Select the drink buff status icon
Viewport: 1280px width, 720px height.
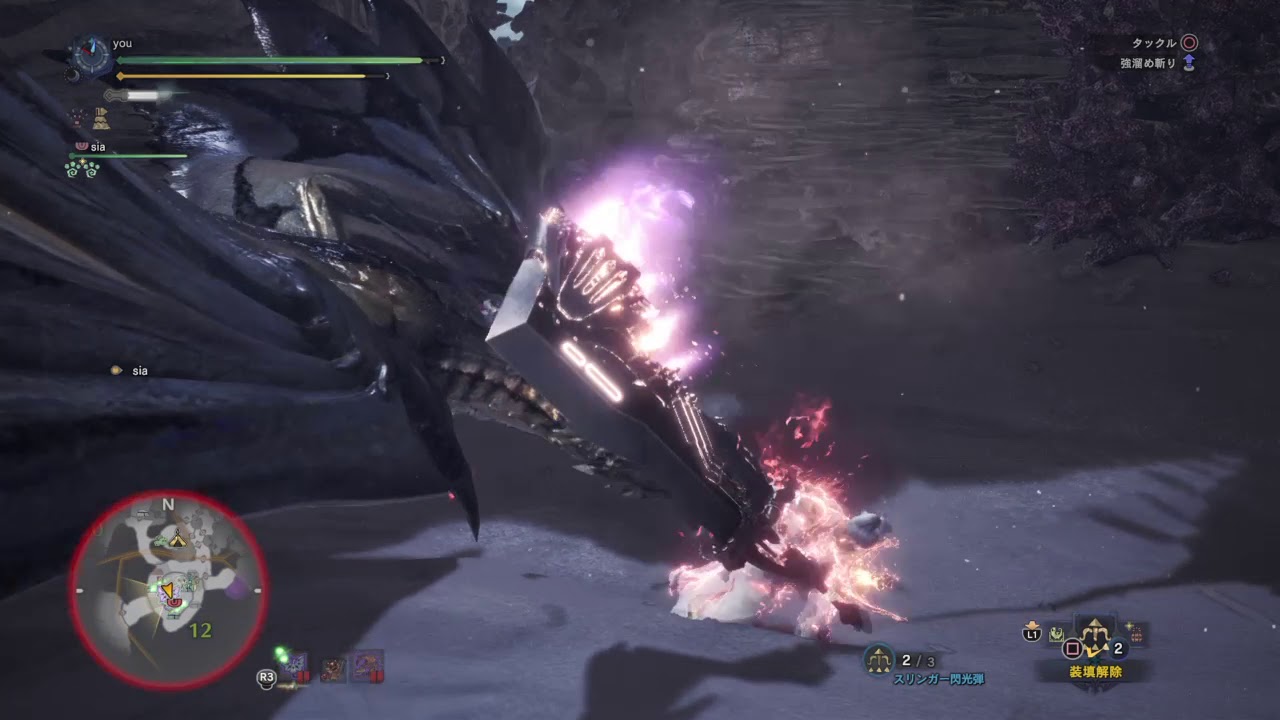[101, 119]
